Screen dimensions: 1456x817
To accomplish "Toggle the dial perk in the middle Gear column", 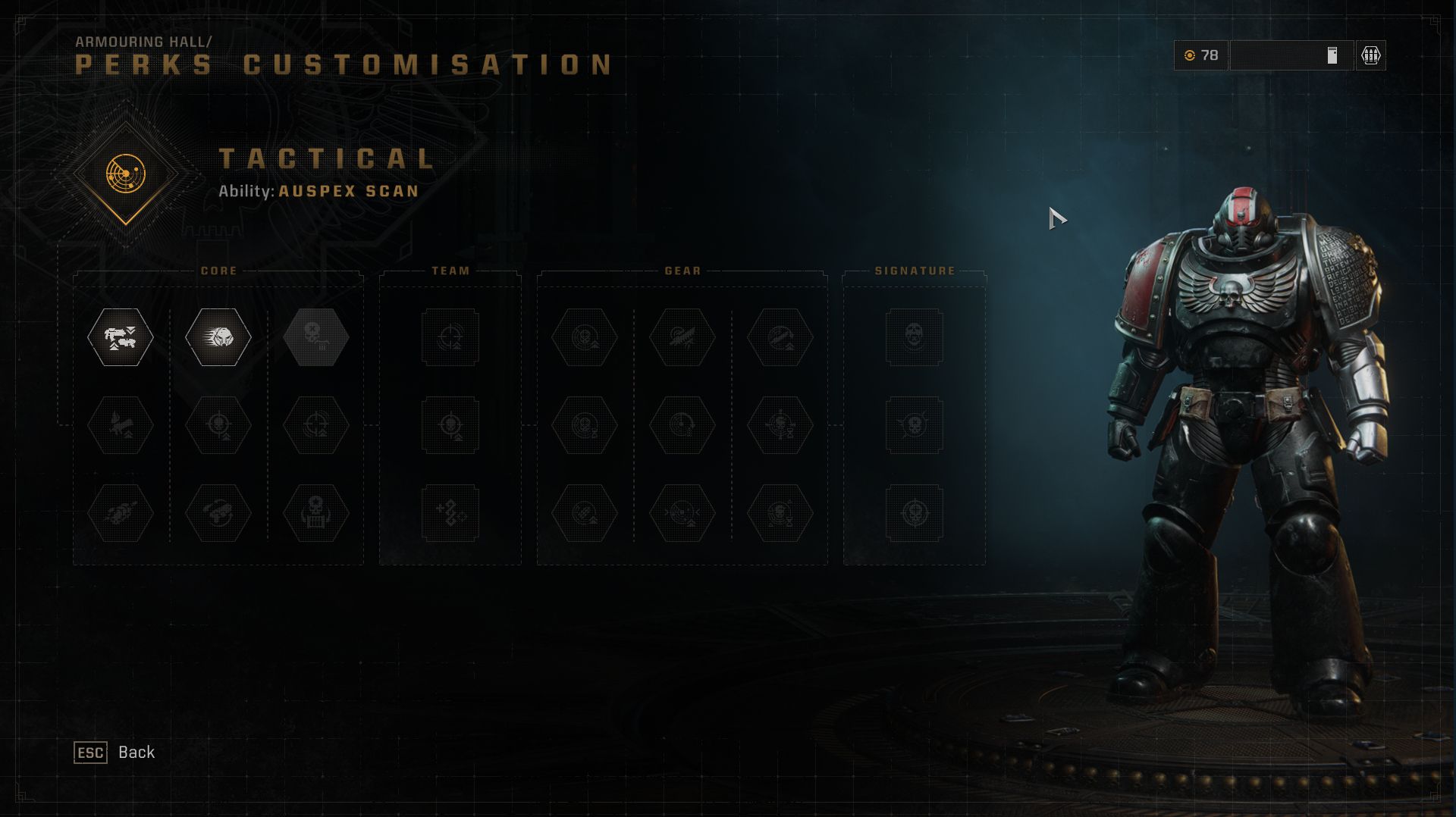I will point(680,426).
